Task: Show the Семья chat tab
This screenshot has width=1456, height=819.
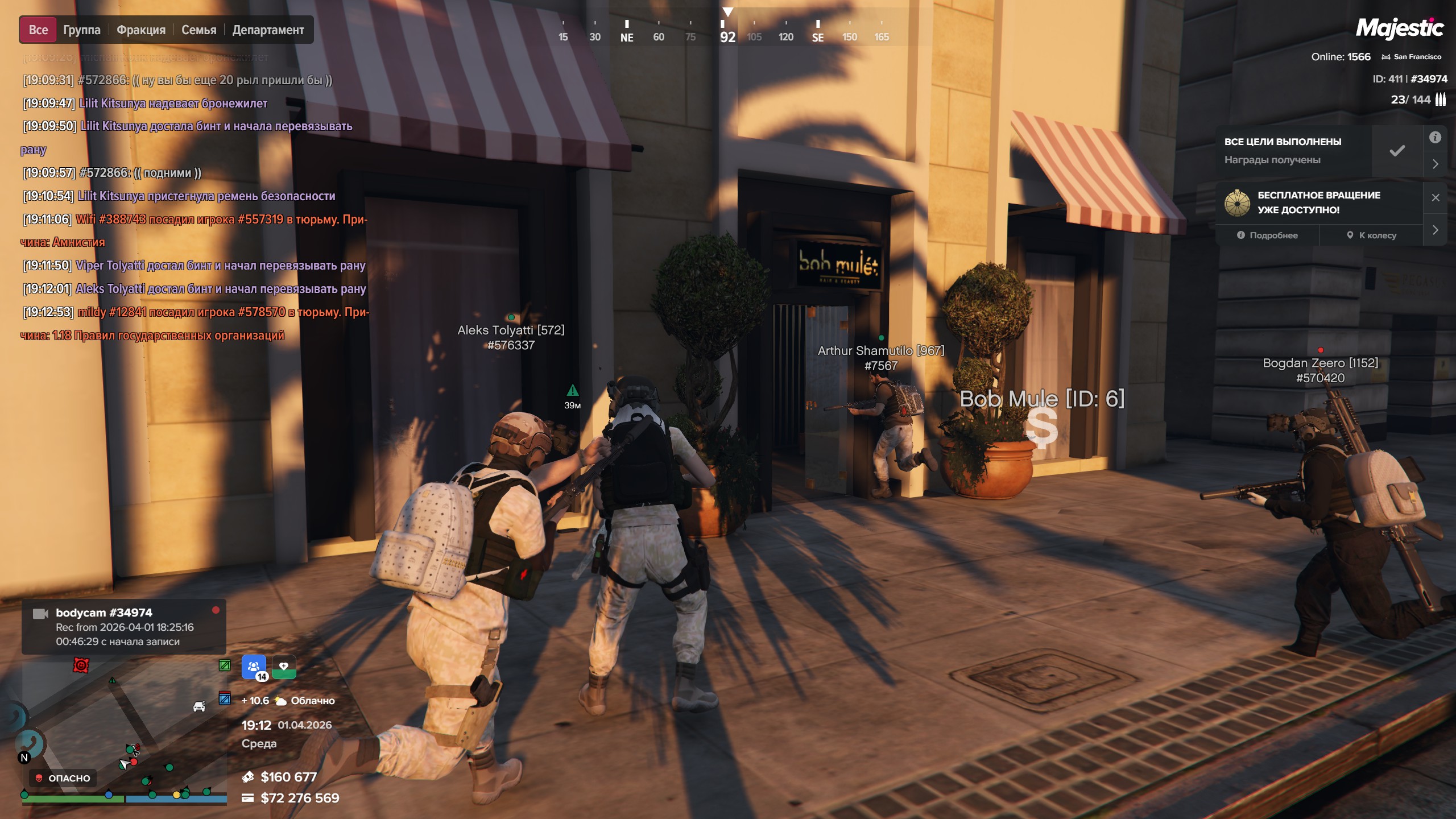Action: (198, 30)
